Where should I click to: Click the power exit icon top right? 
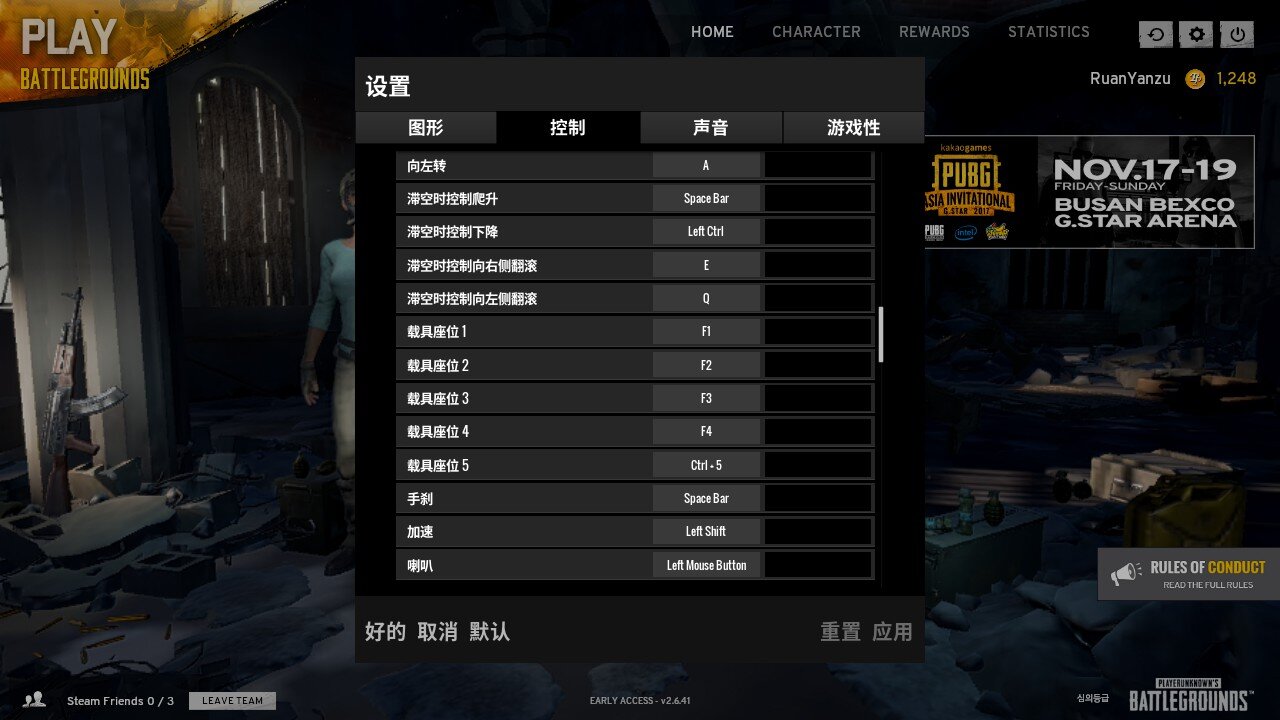[x=1237, y=34]
